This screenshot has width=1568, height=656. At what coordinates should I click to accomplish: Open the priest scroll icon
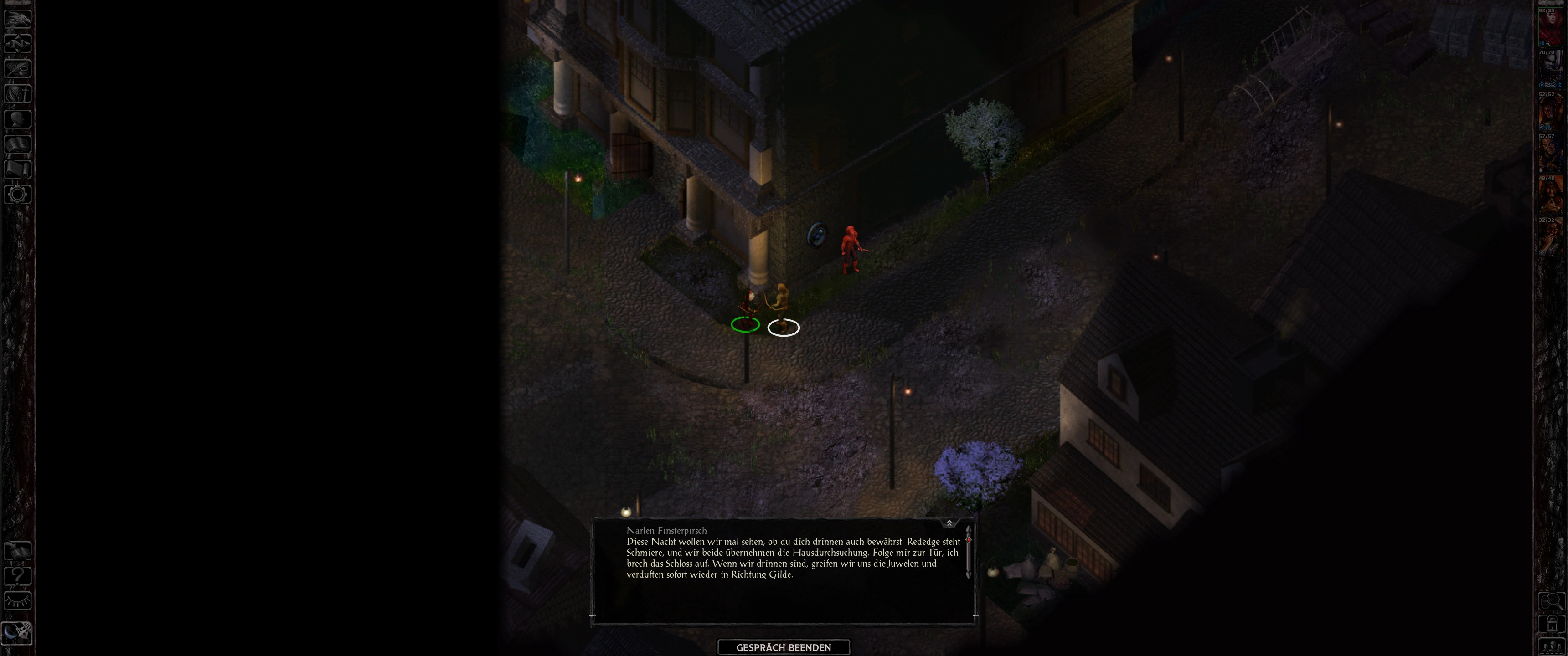pos(18,169)
